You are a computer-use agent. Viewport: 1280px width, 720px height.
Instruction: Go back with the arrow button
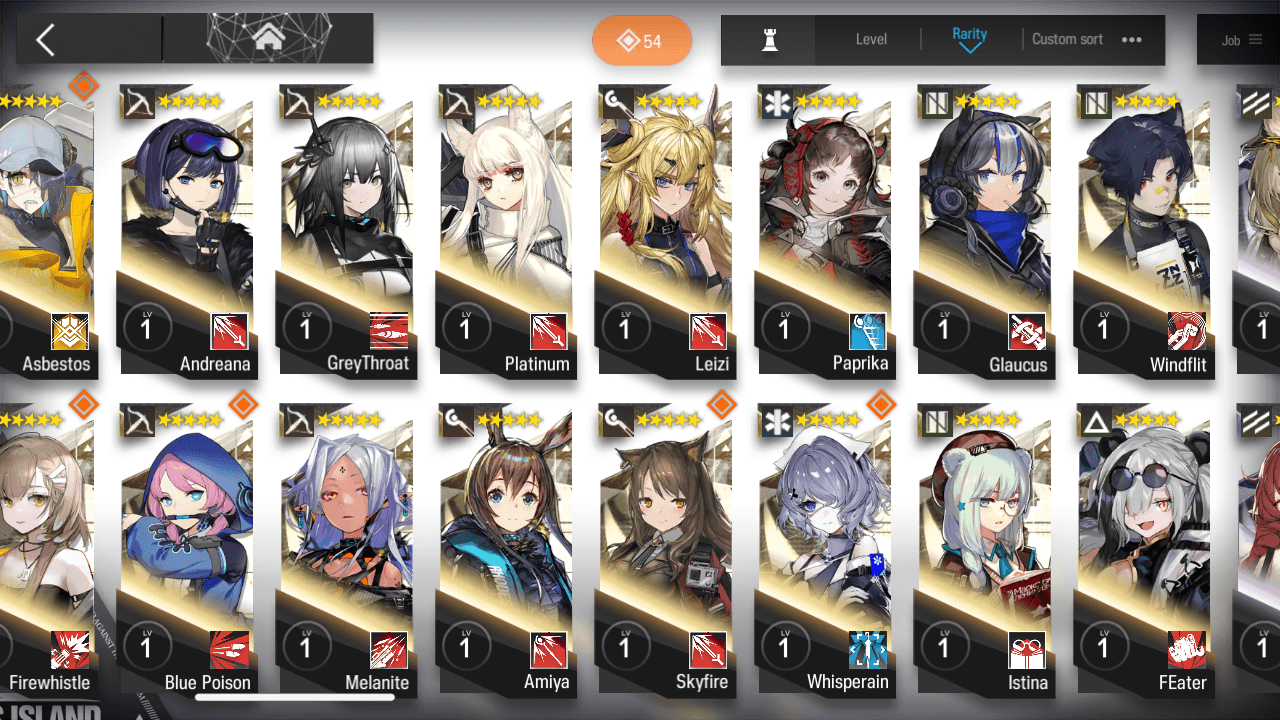tap(46, 40)
